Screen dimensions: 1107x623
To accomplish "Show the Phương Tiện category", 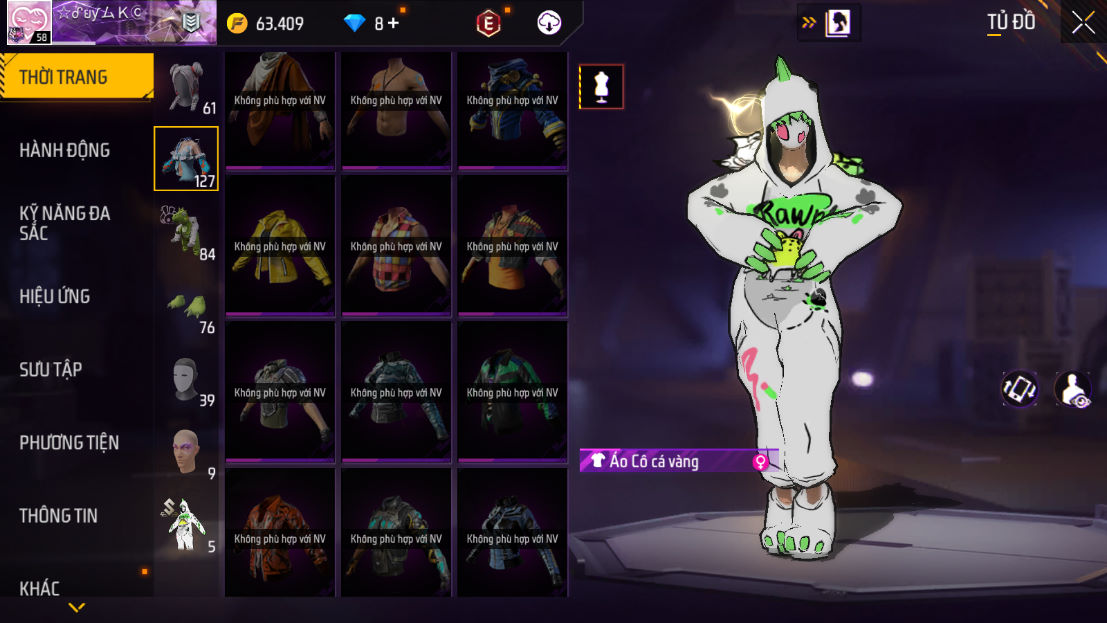I will (x=69, y=442).
